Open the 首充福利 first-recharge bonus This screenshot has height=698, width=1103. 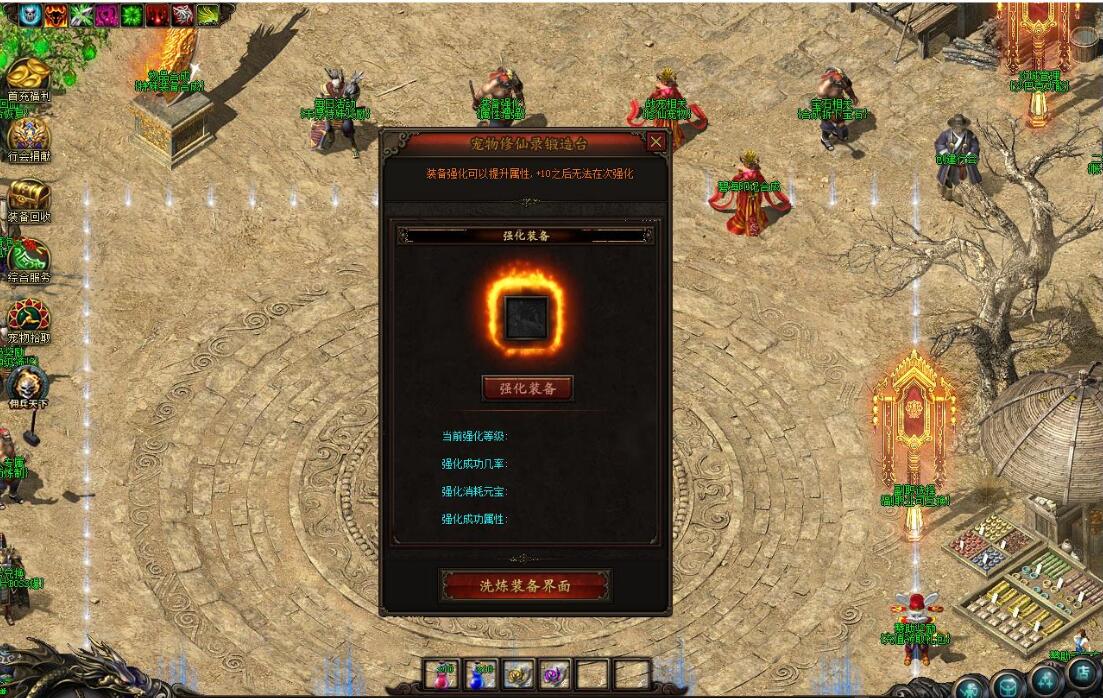point(29,76)
